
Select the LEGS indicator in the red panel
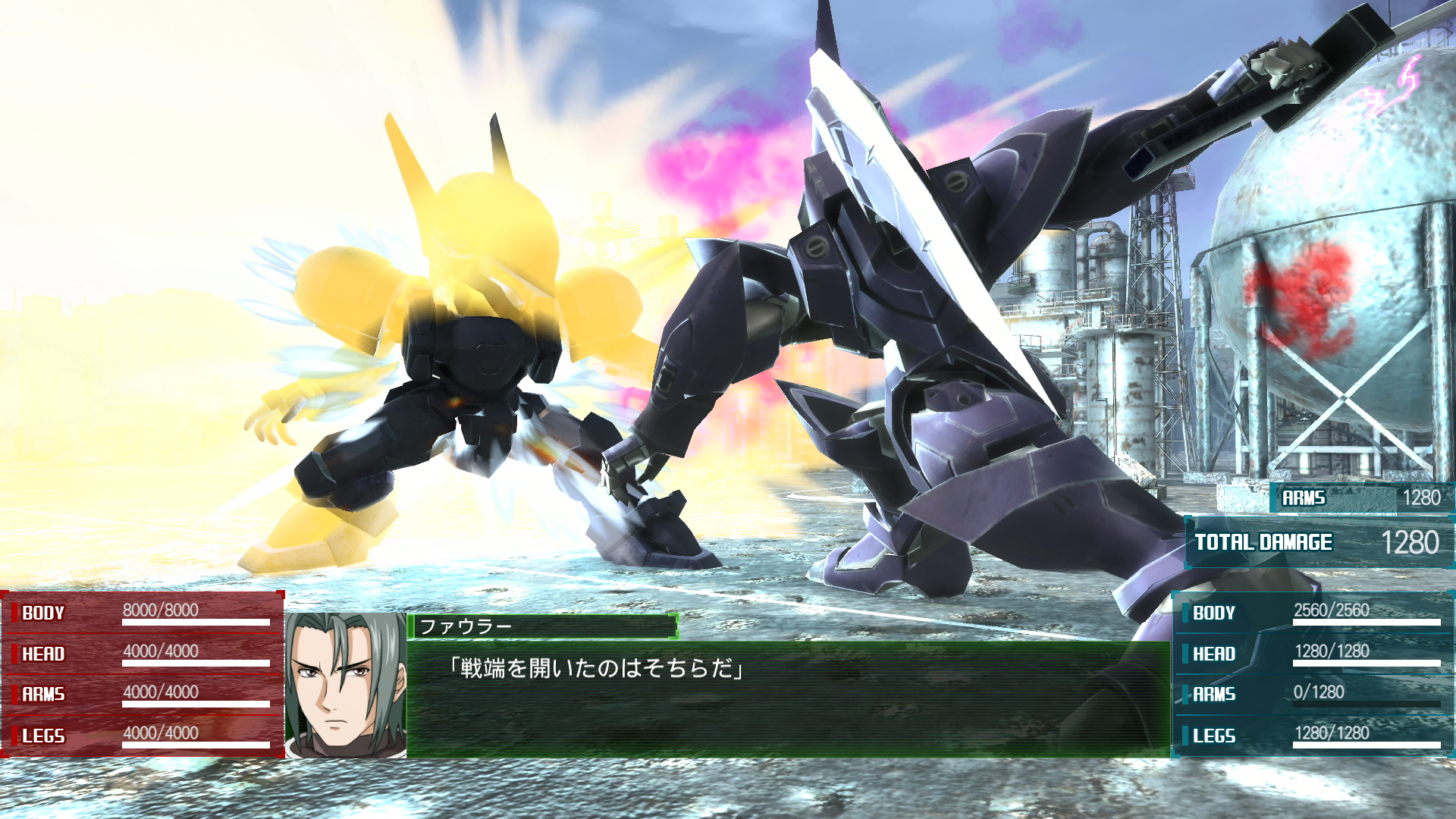point(42,734)
